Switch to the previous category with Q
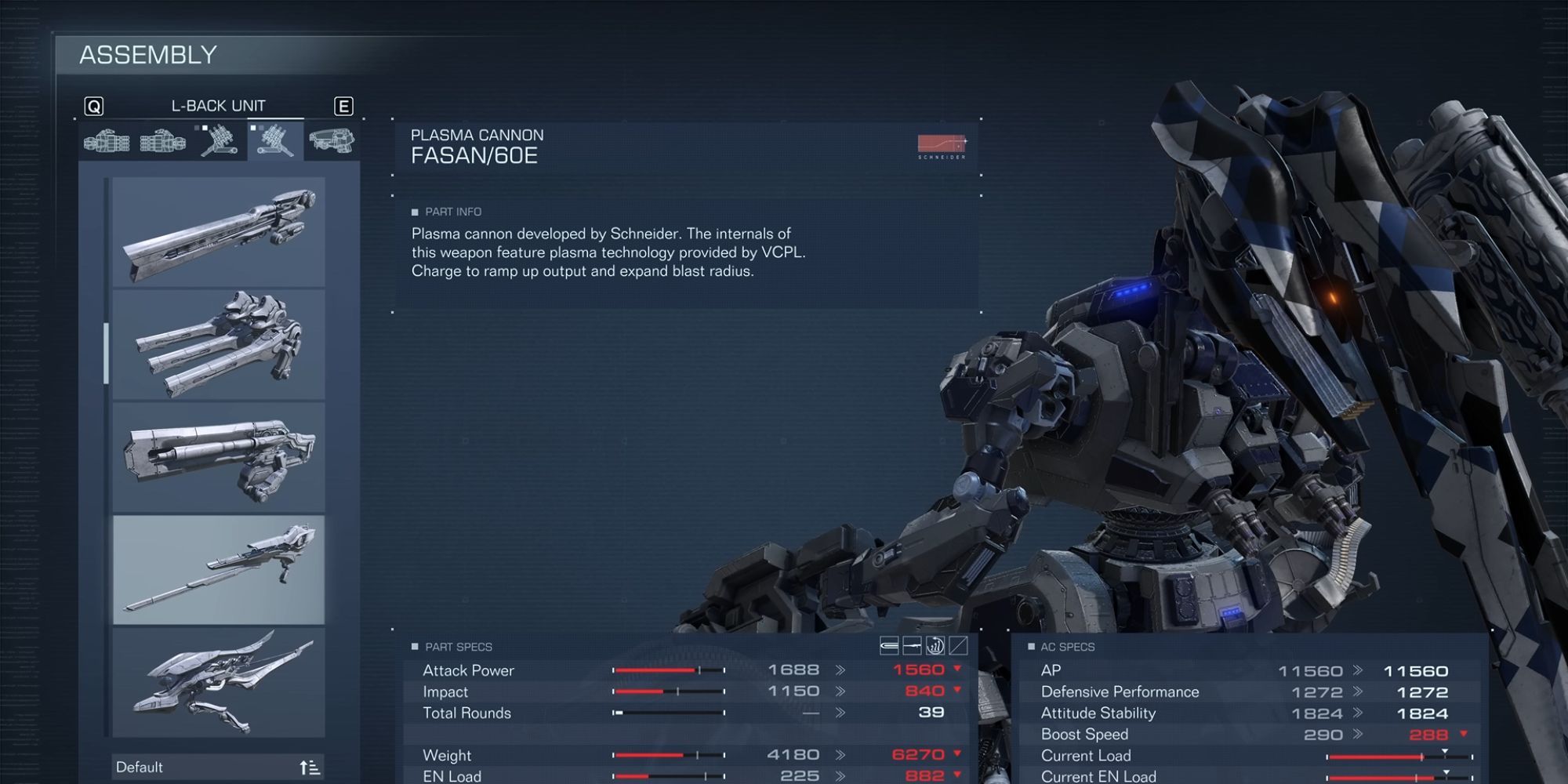Screen dimensions: 1568x784 95,105
